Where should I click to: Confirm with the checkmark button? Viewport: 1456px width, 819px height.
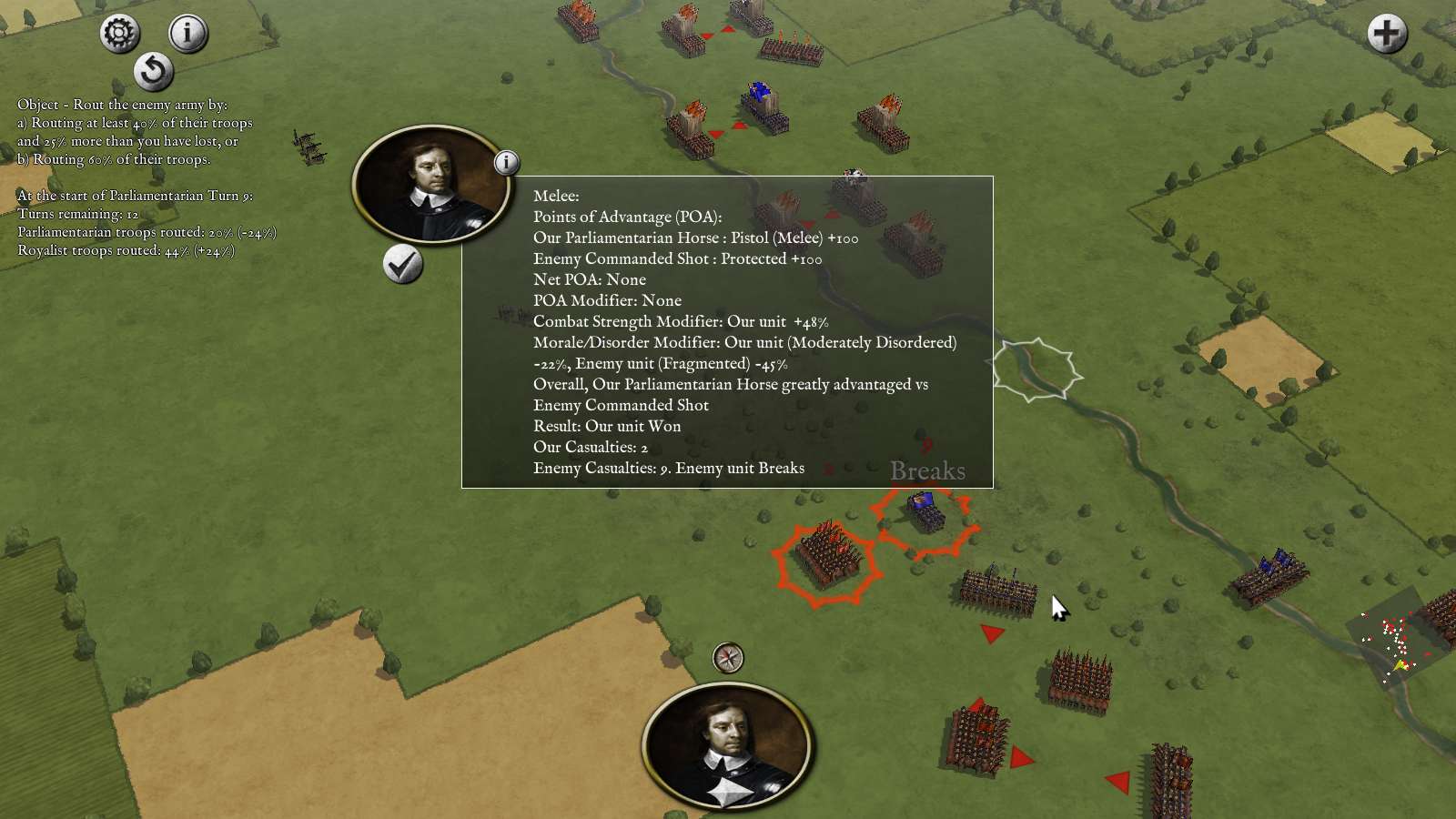click(x=402, y=265)
